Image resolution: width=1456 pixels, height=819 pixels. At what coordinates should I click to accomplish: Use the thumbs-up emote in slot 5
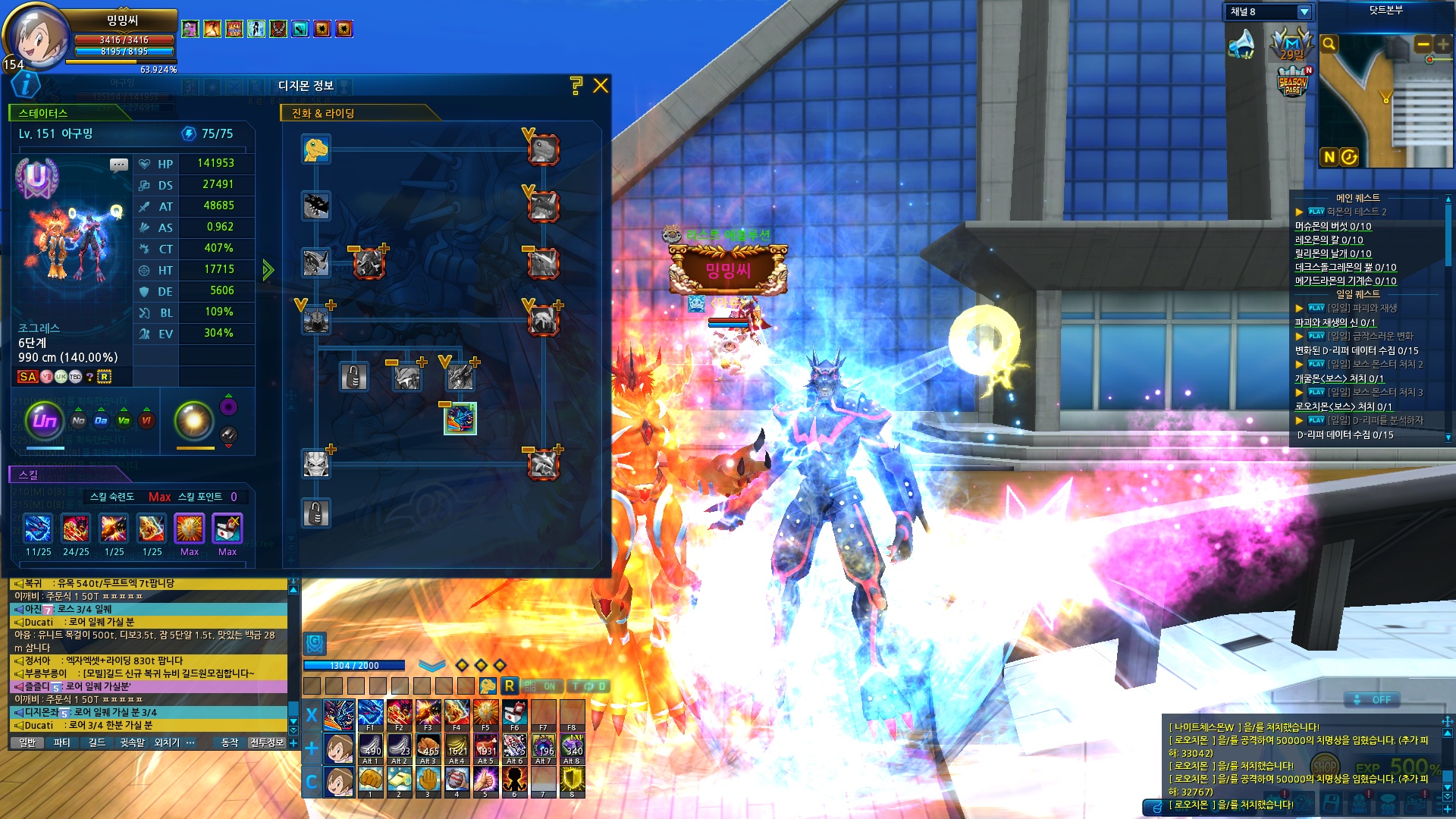(485, 780)
